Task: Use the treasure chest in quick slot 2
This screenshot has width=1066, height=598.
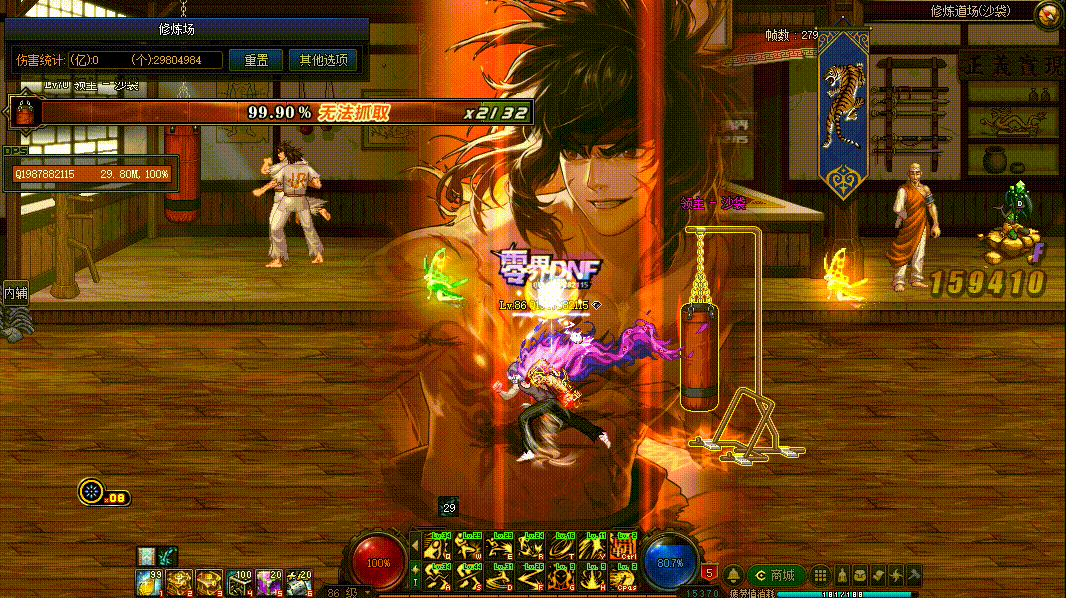Action: tap(179, 581)
